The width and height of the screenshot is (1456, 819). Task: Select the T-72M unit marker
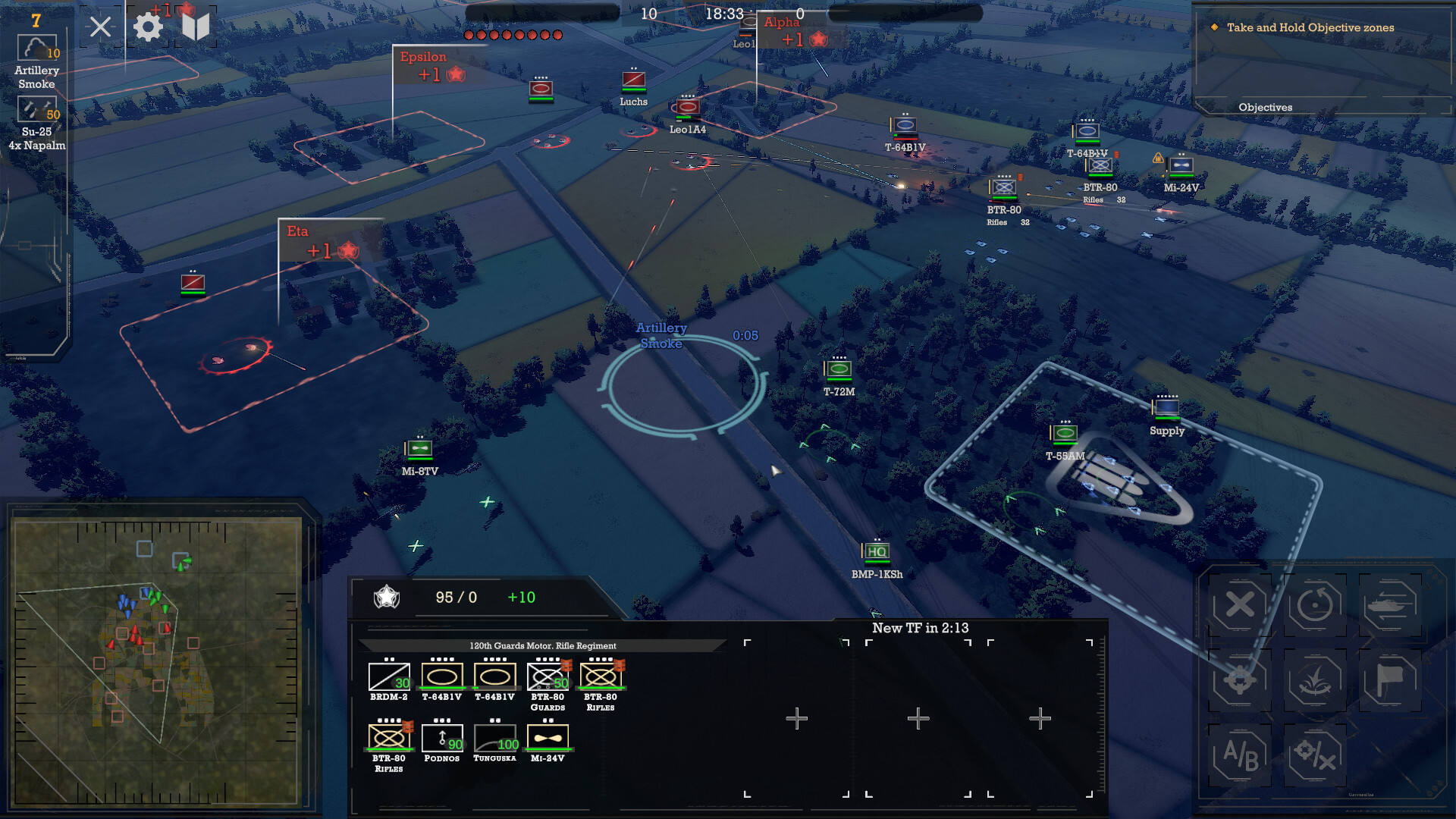pos(839,369)
